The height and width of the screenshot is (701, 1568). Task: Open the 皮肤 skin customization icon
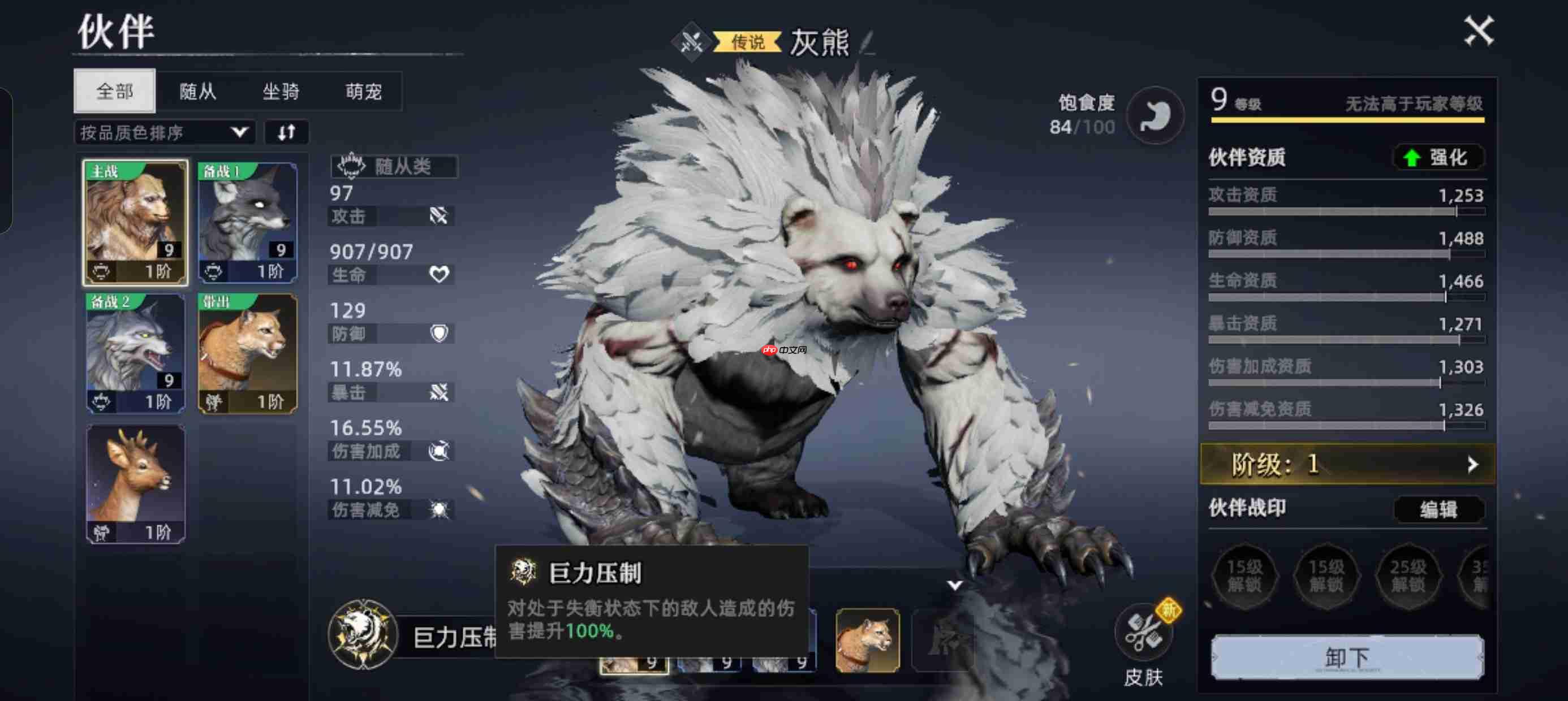click(x=1143, y=633)
